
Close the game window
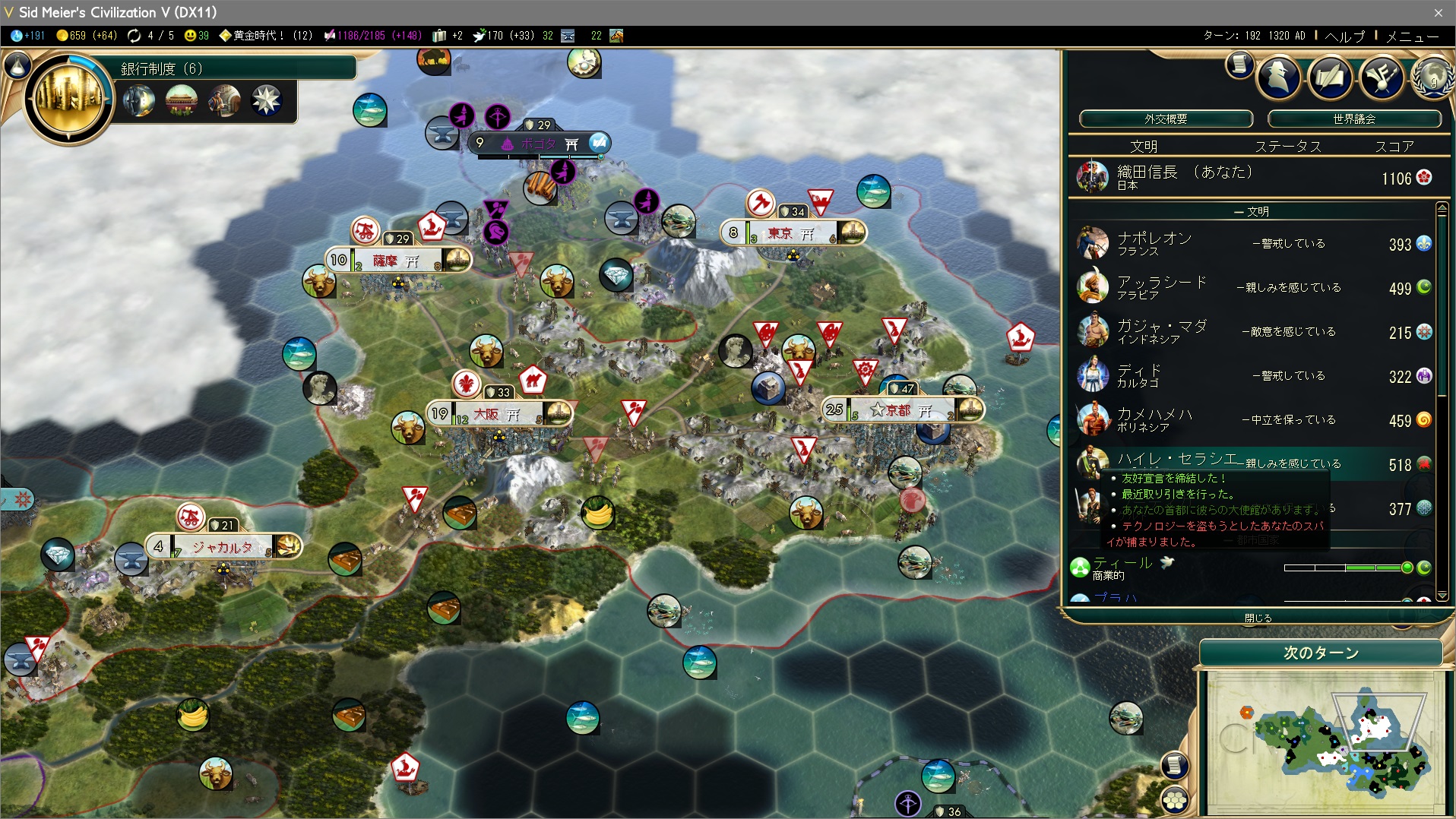pyautogui.click(x=1438, y=12)
